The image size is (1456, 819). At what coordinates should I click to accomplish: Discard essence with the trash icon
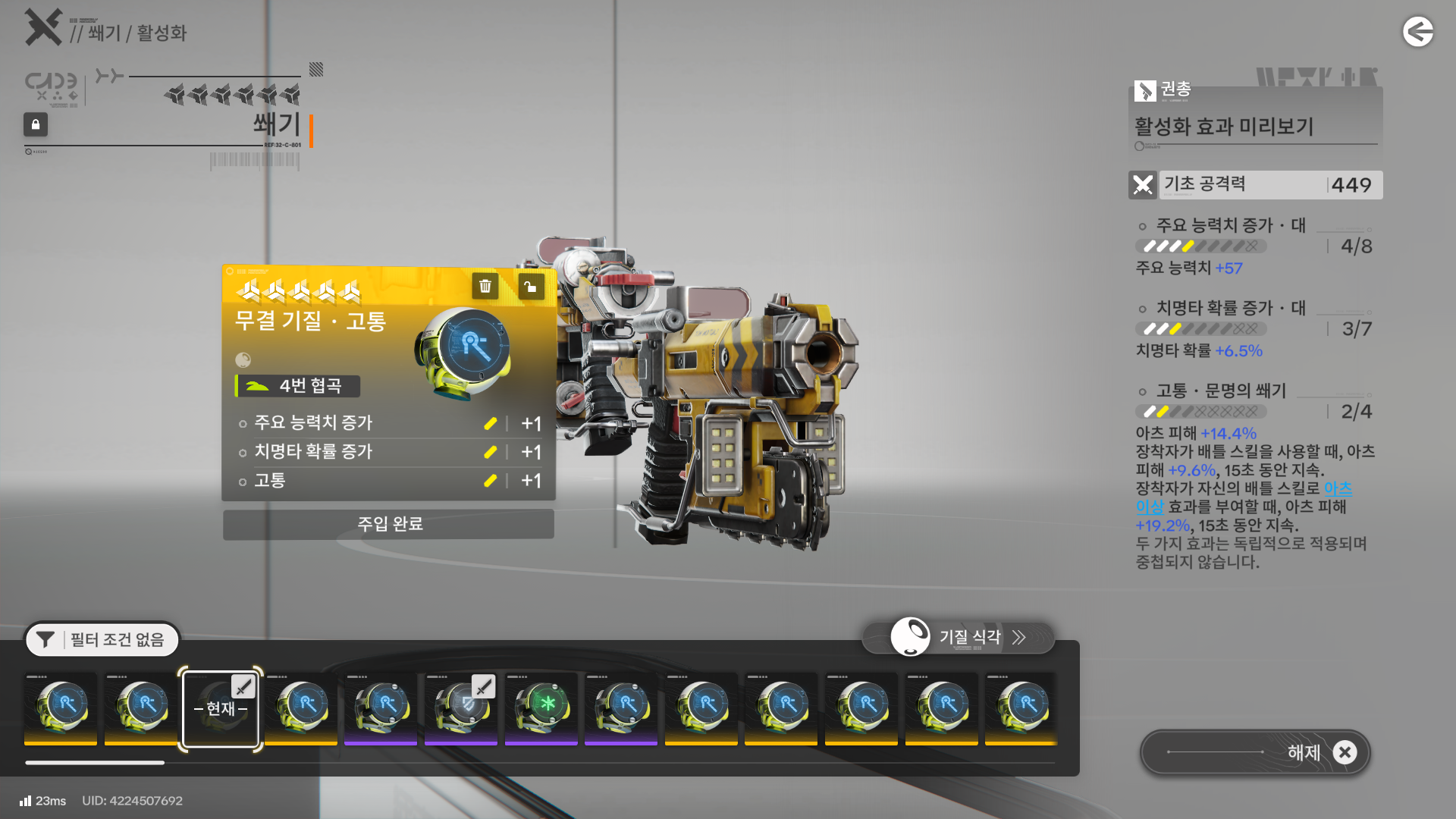click(x=485, y=287)
